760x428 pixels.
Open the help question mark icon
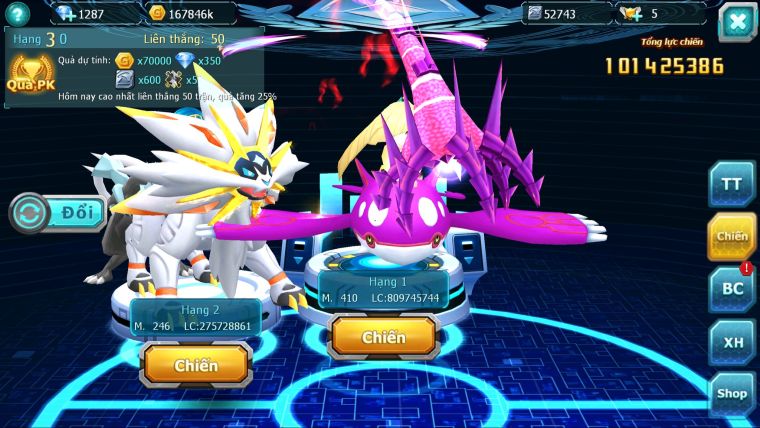coord(16,13)
